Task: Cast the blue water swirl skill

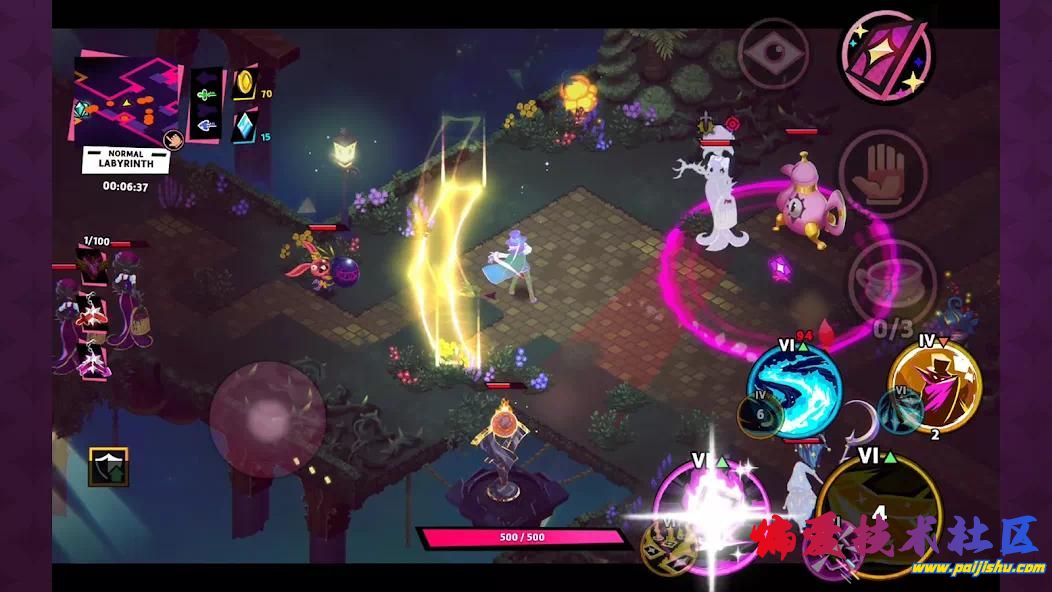Action: (x=795, y=388)
